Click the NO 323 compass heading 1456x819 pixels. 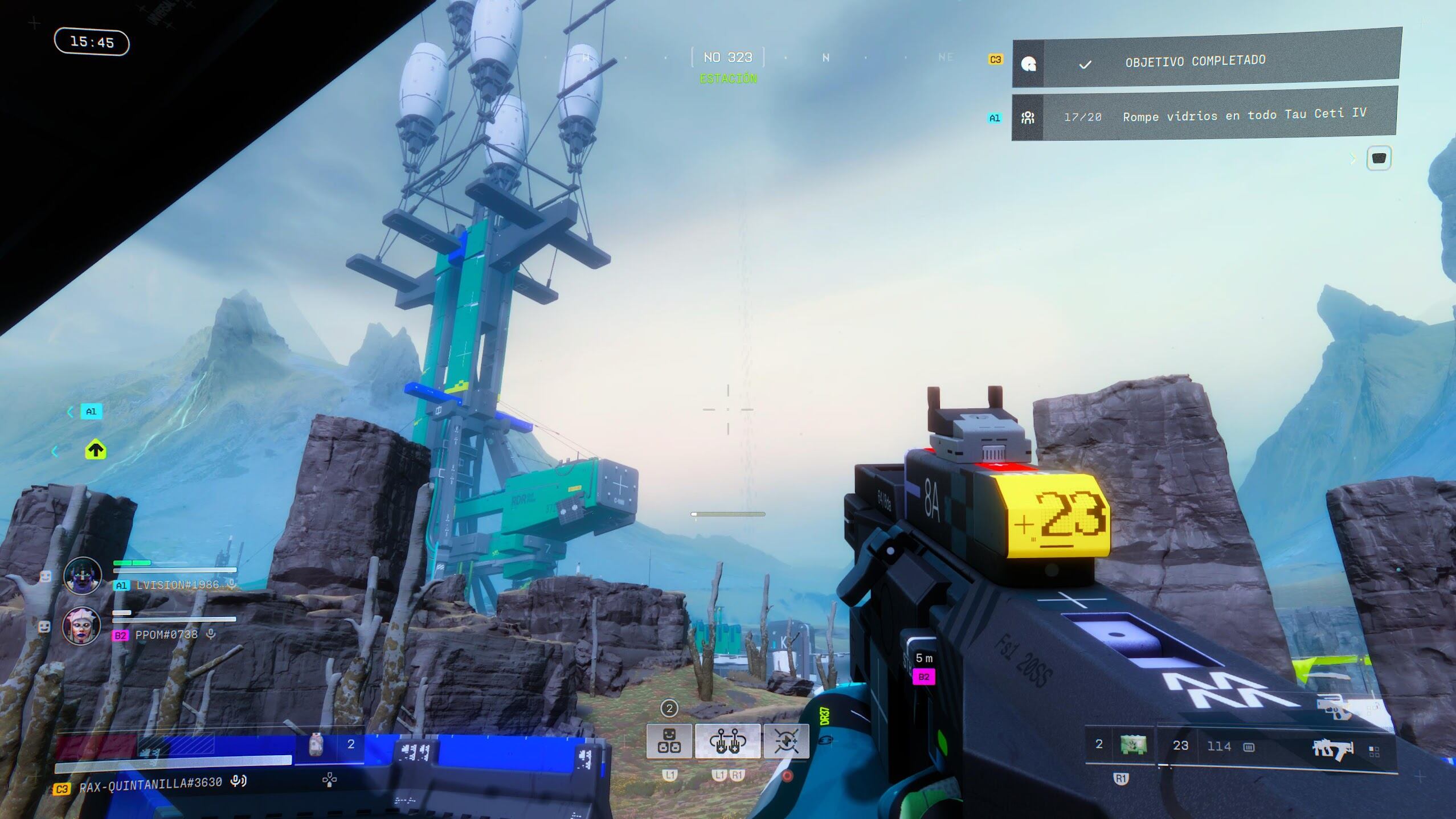(727, 58)
